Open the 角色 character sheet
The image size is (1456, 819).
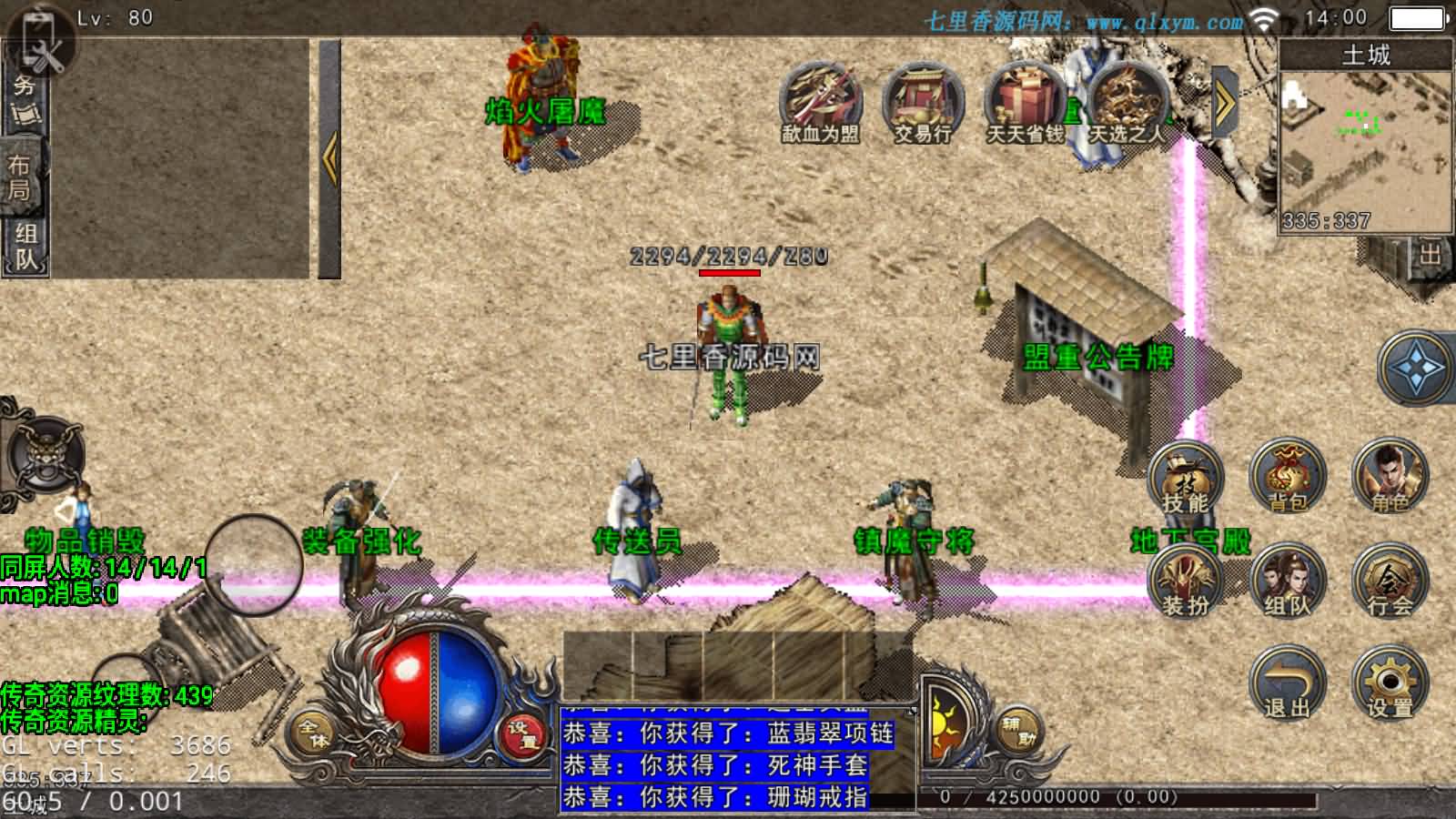1390,480
